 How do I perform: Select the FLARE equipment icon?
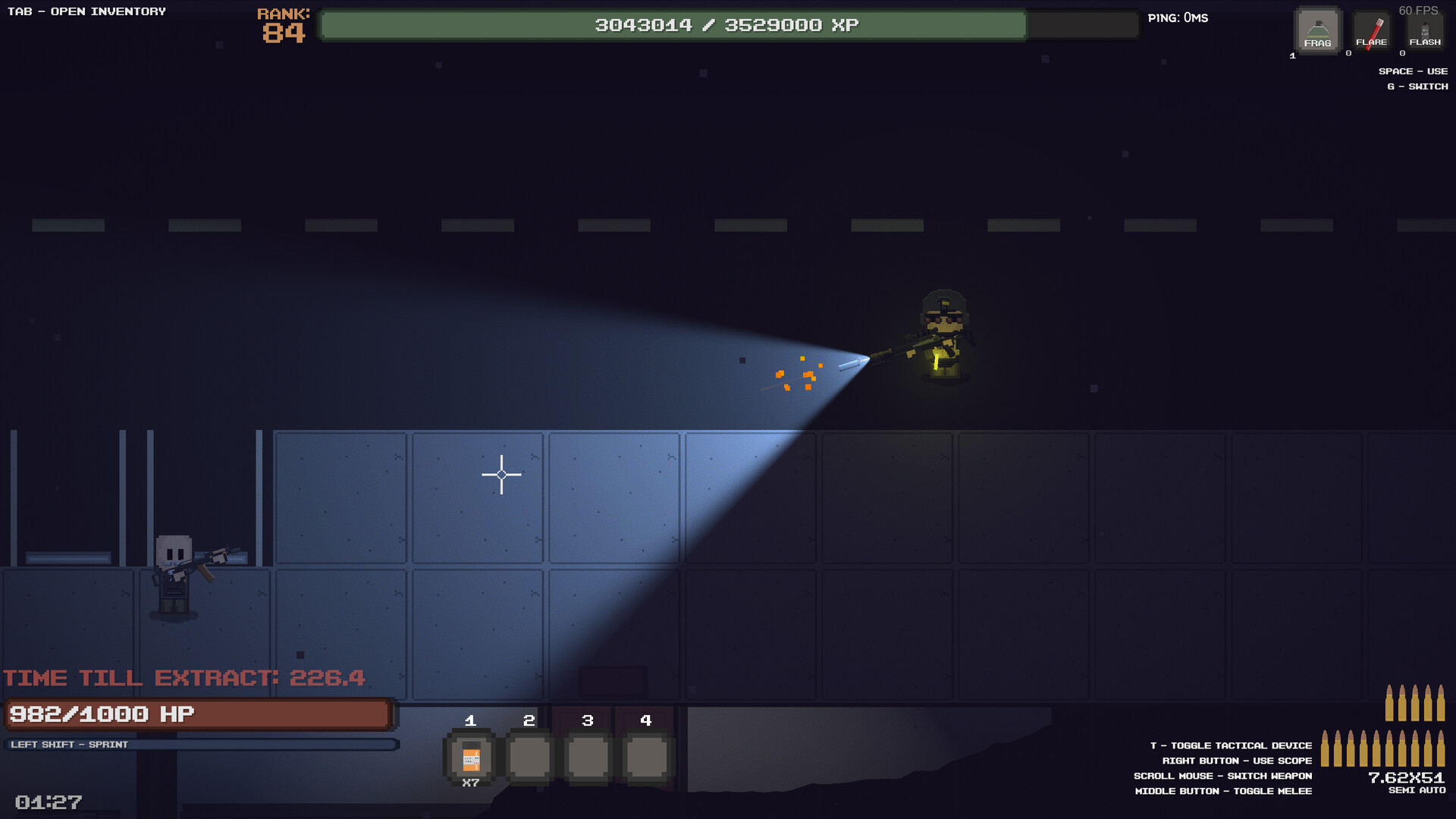(x=1371, y=30)
